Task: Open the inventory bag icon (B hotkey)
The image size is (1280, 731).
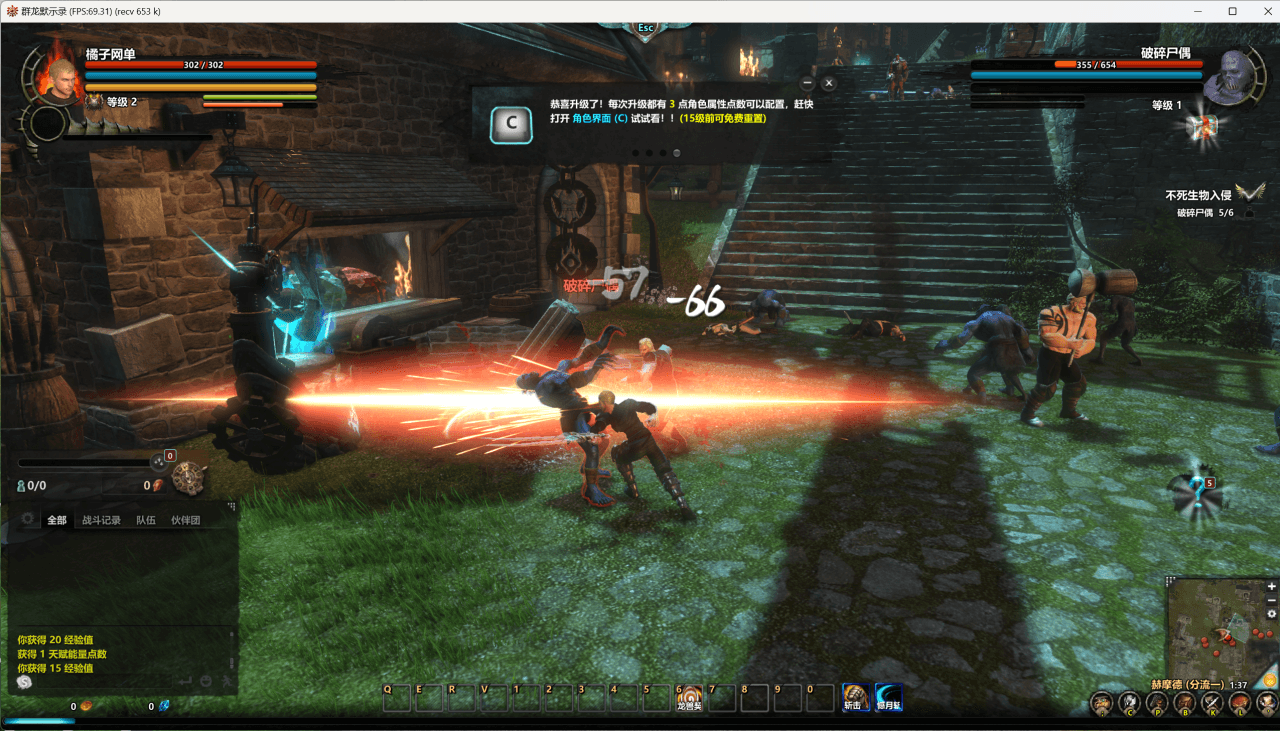Action: tap(1184, 702)
